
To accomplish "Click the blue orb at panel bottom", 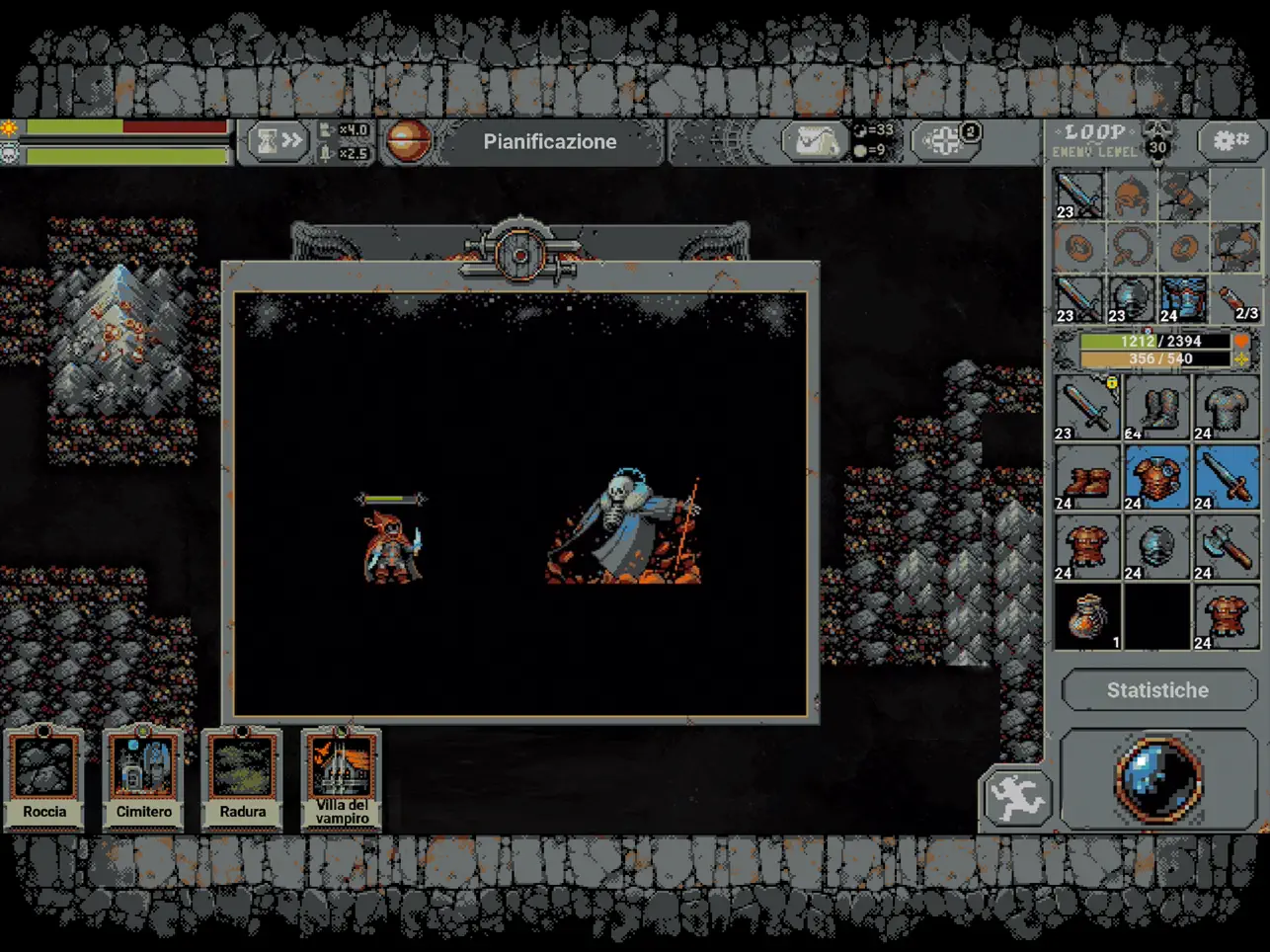I will pos(1157,778).
